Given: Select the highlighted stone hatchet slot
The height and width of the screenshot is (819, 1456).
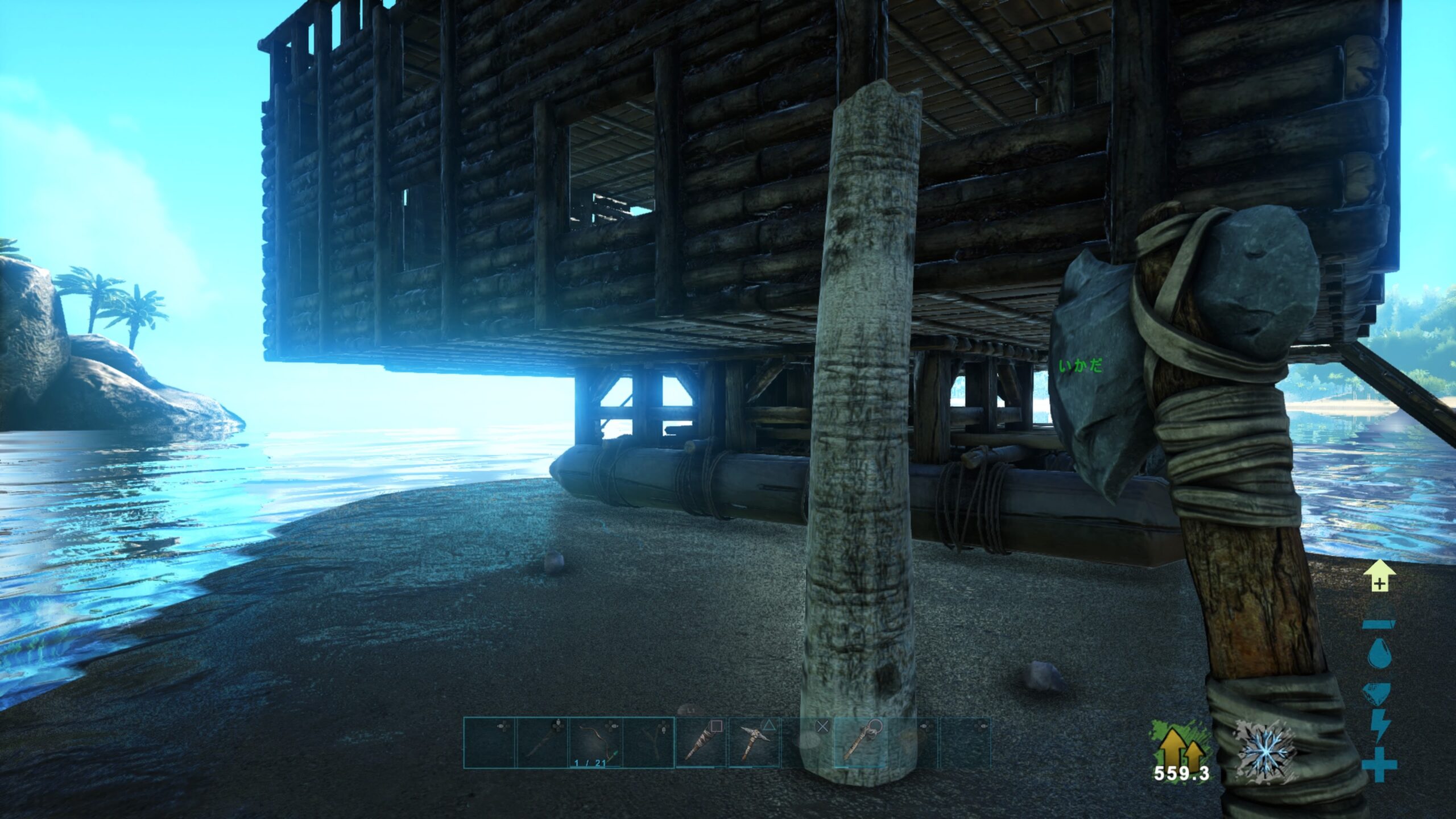Looking at the screenshot, I should [x=859, y=742].
